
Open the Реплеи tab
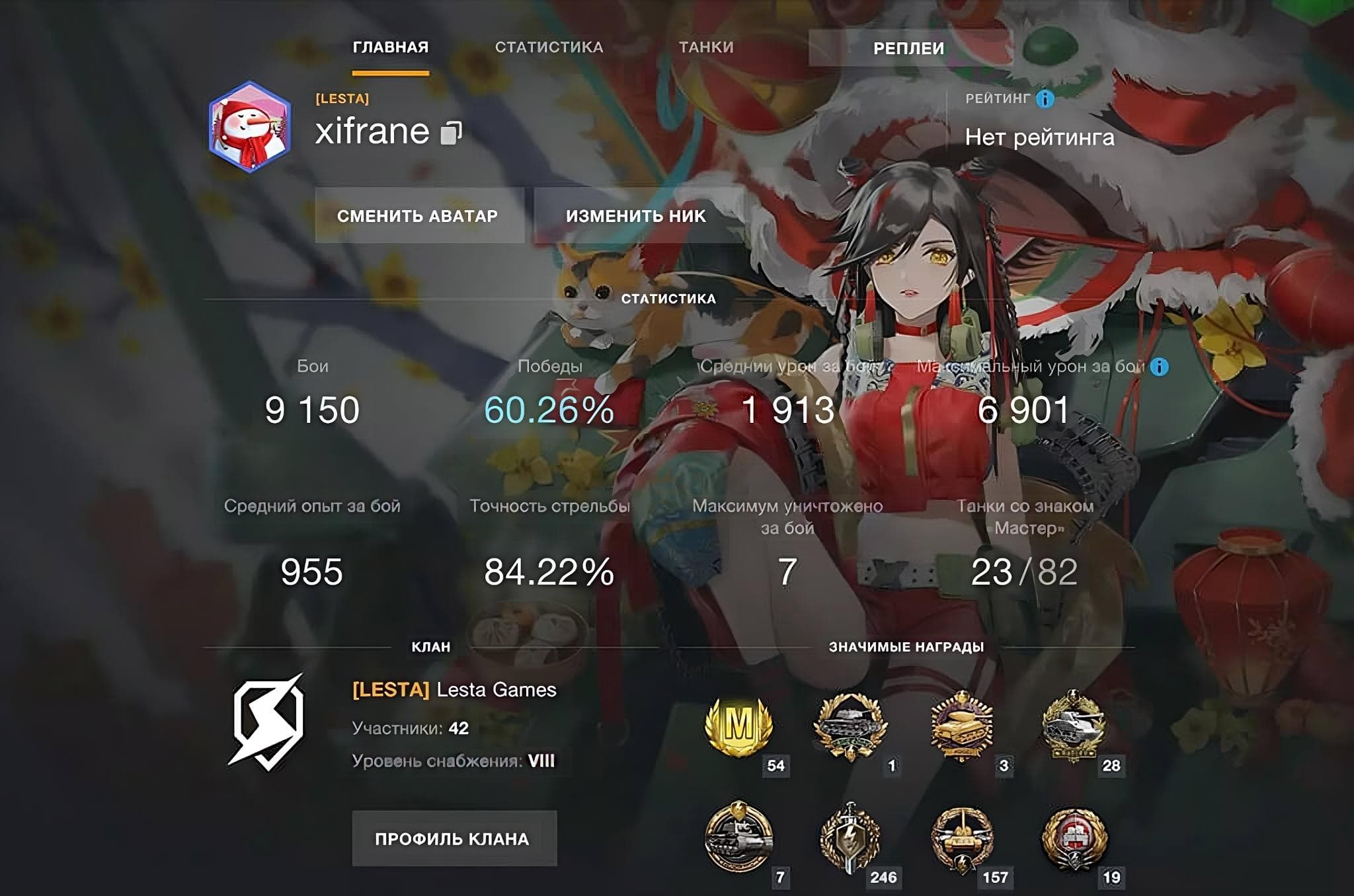(x=908, y=48)
